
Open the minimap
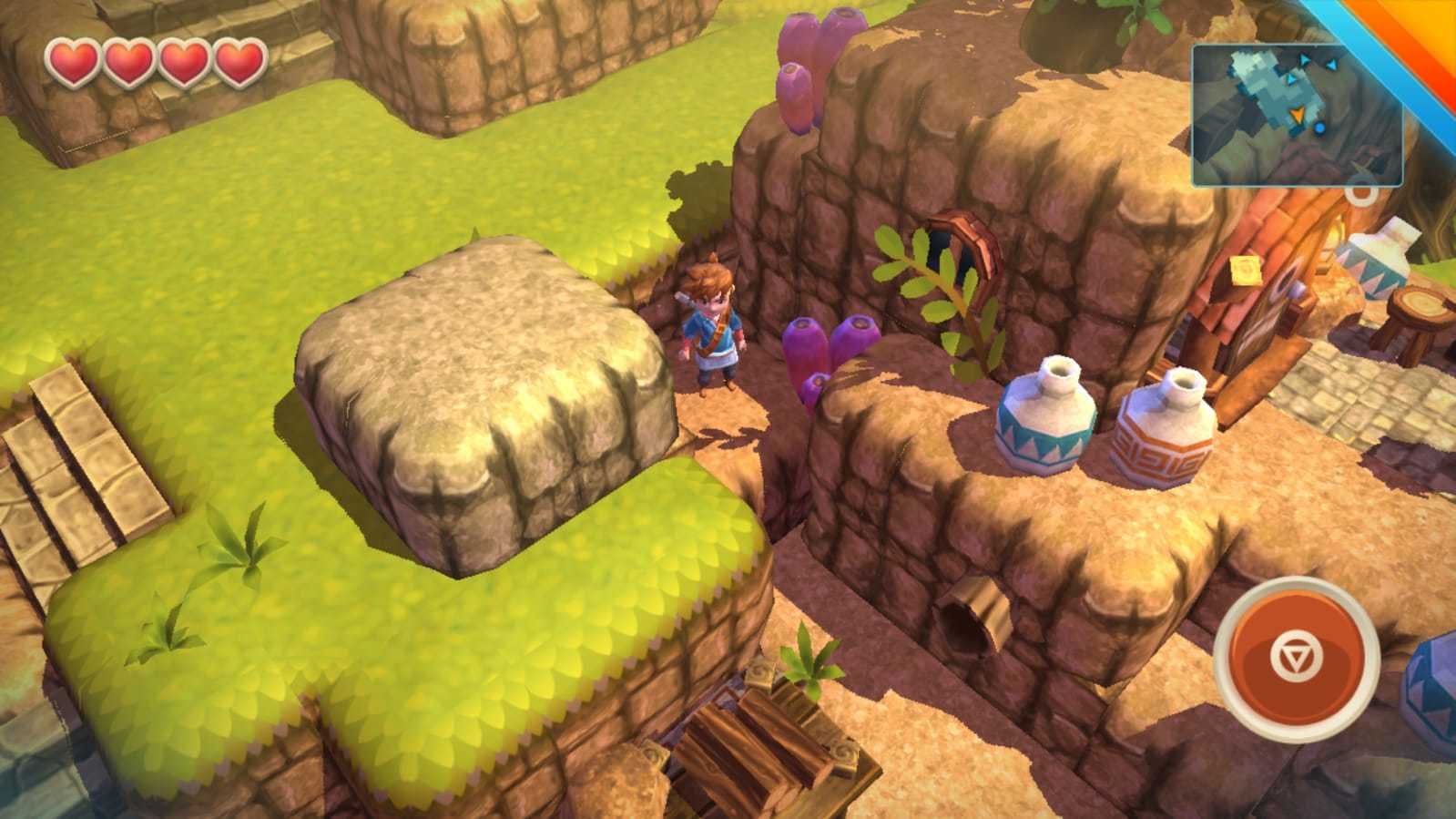point(1296,115)
